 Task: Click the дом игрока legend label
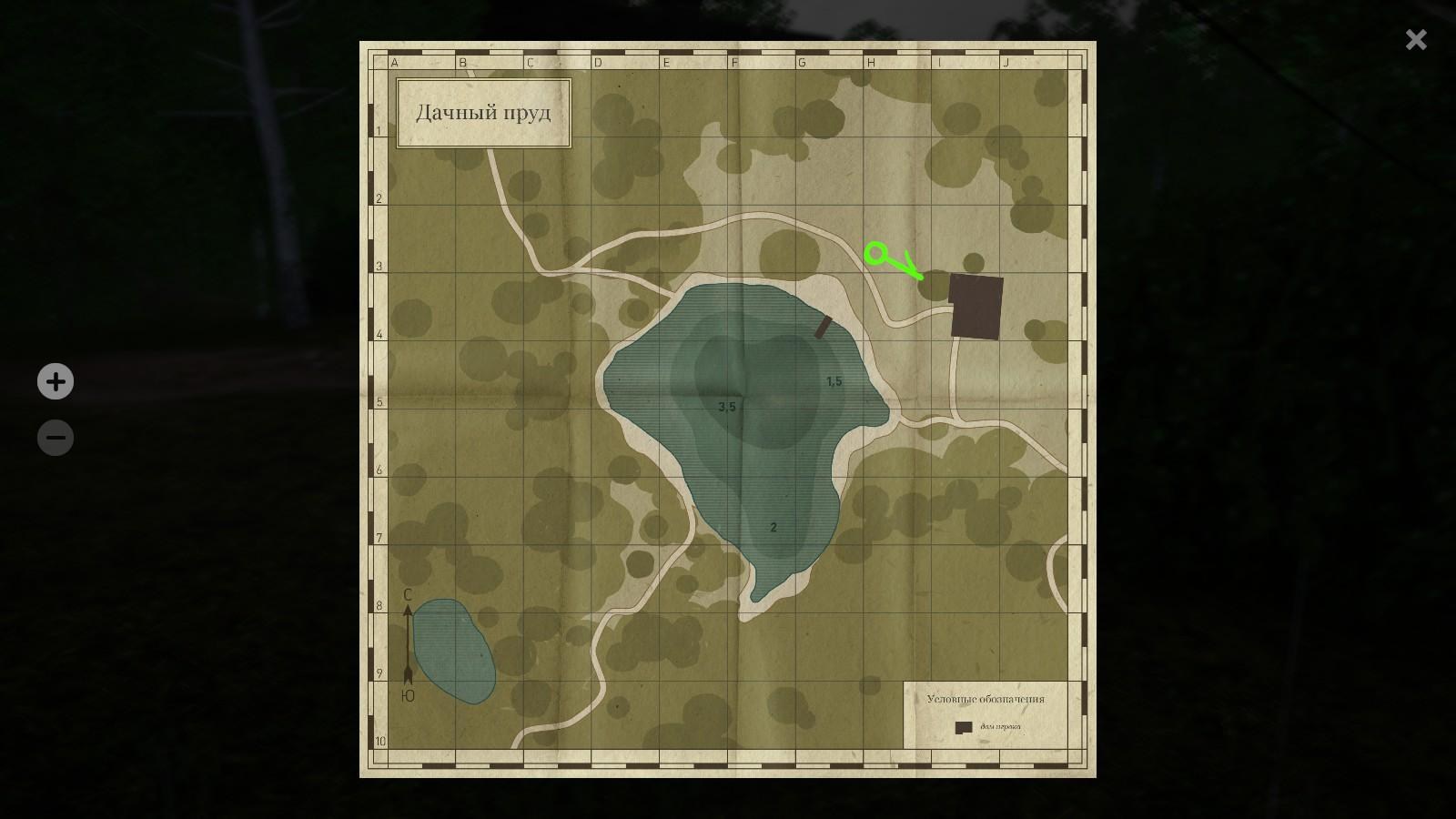tap(1001, 728)
